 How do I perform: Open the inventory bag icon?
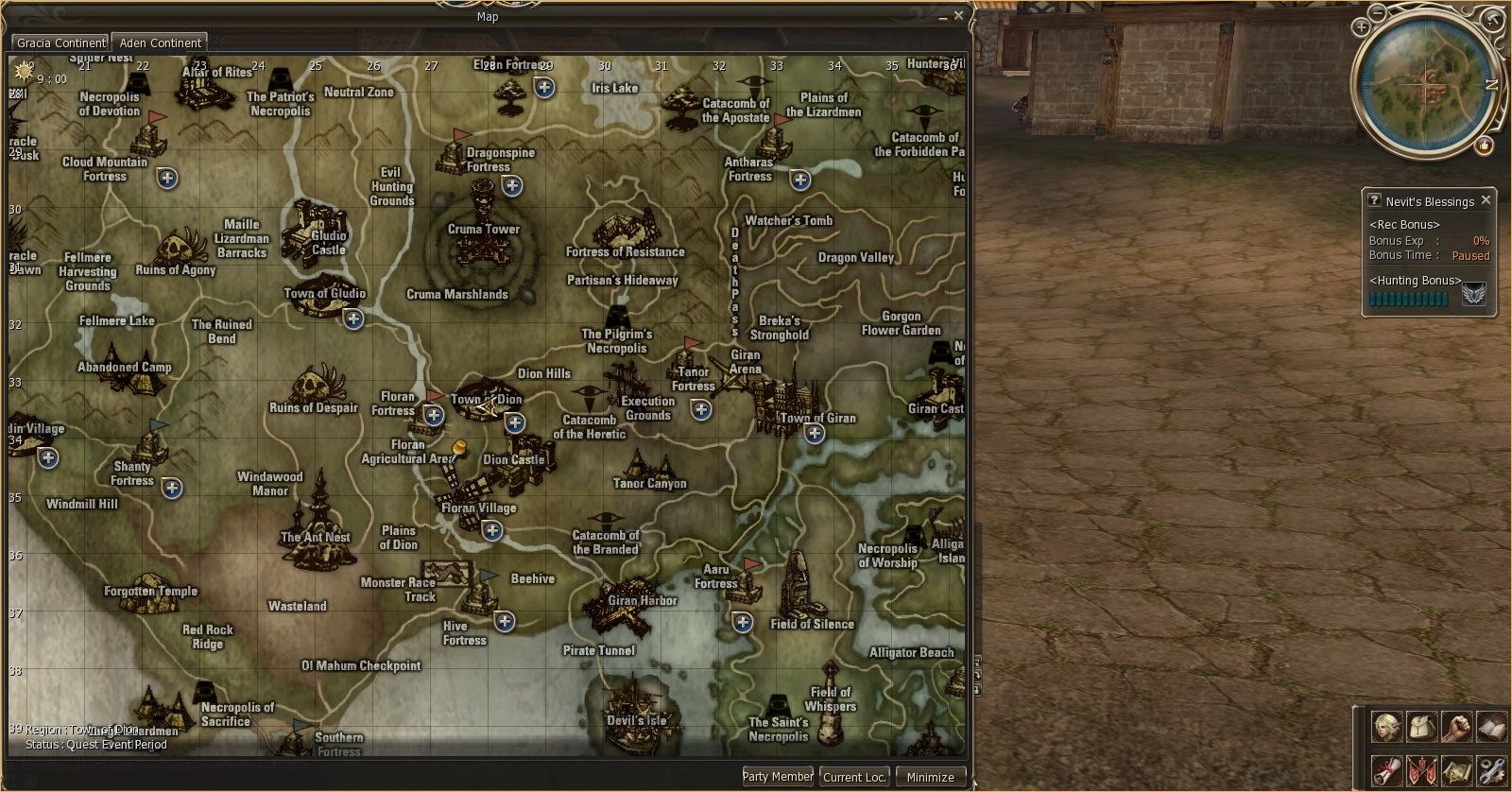[x=1420, y=727]
